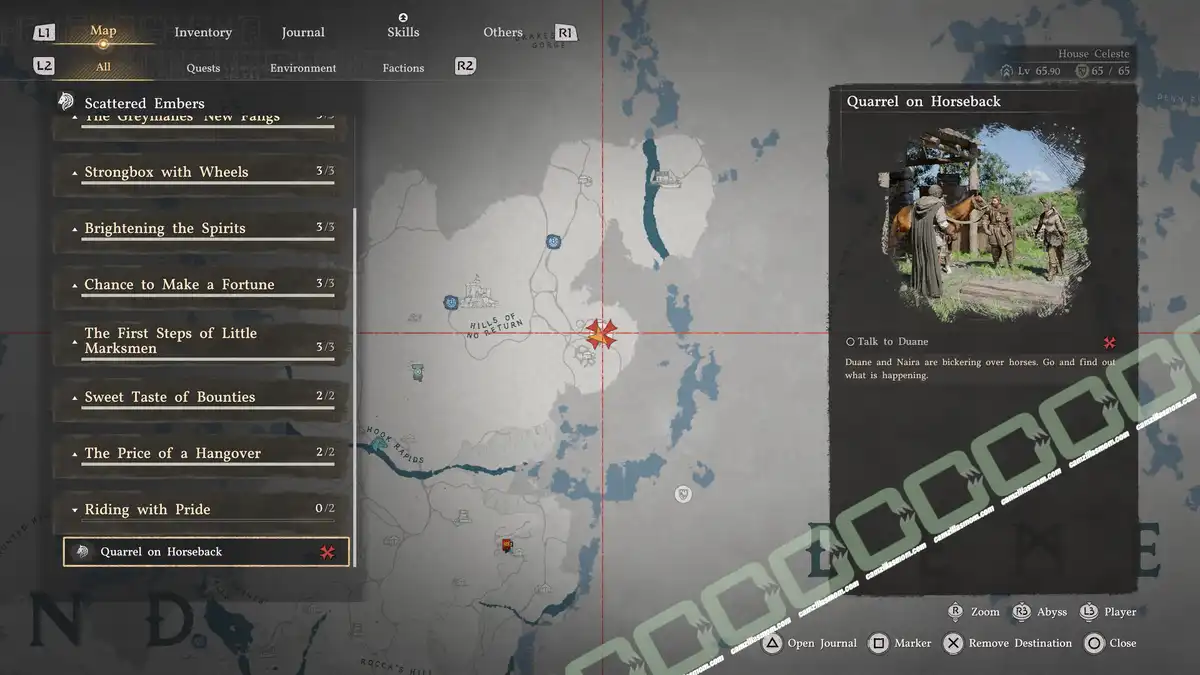Select the Others tab
This screenshot has width=1200, height=675.
[x=503, y=32]
